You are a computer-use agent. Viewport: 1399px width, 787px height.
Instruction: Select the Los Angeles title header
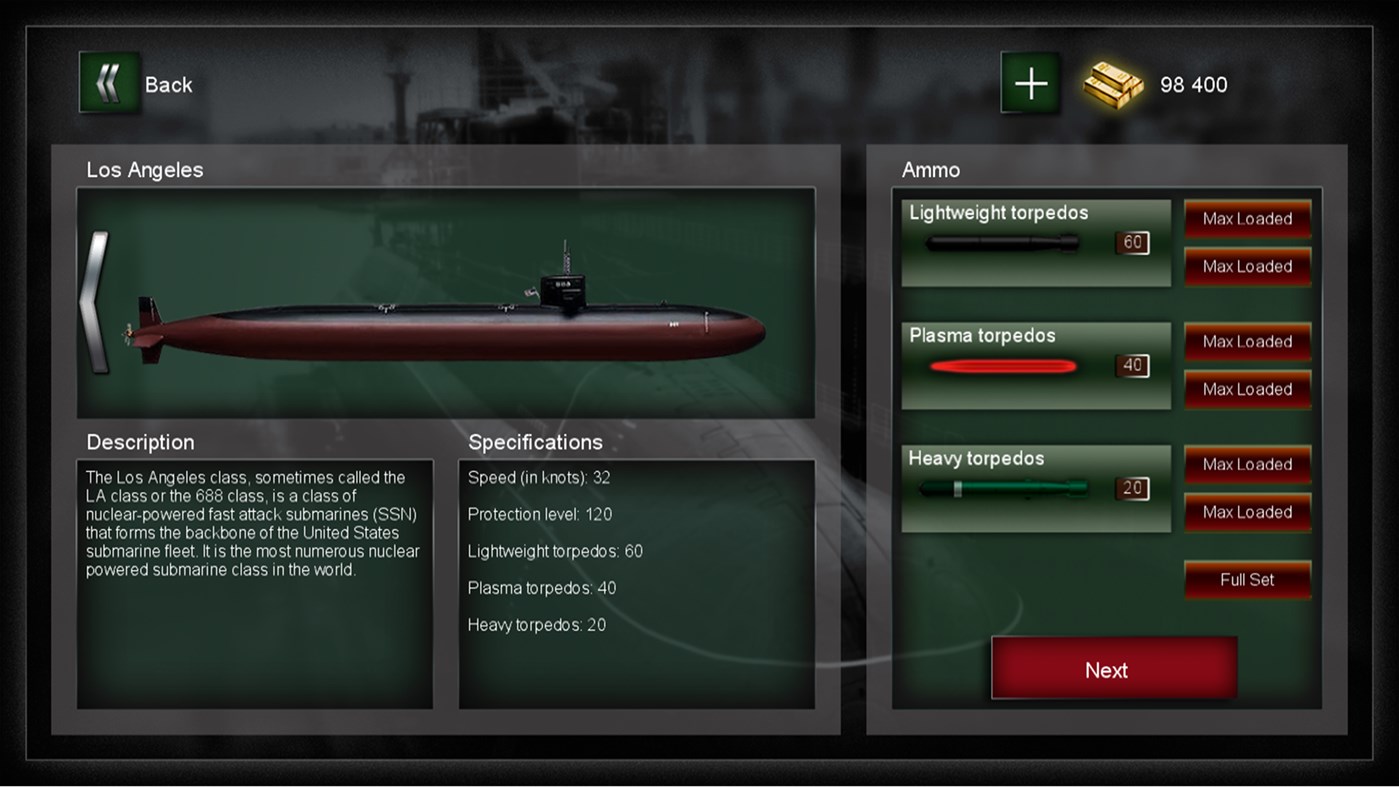pyautogui.click(x=146, y=170)
